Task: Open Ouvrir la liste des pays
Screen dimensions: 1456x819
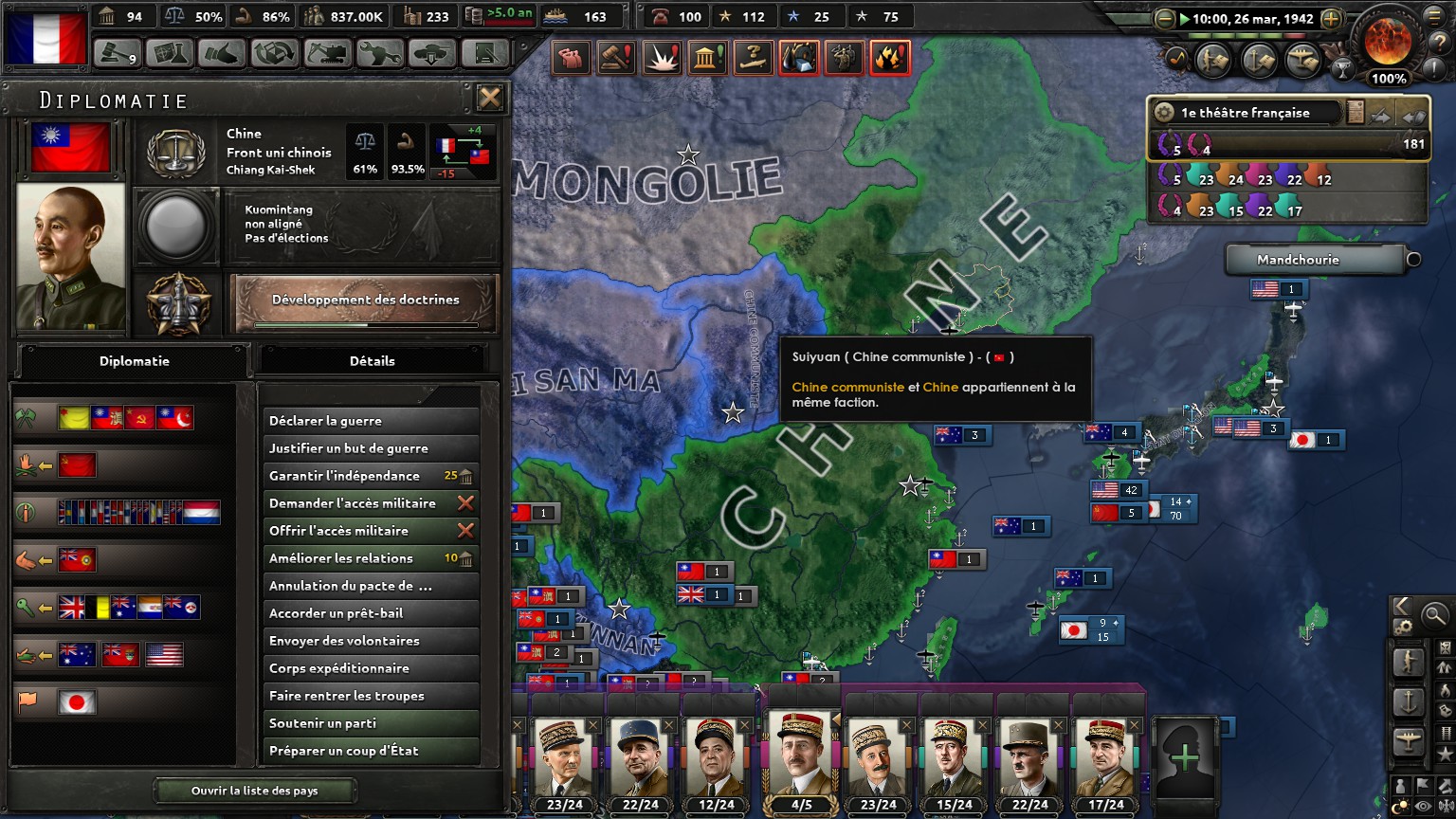Action: point(255,791)
